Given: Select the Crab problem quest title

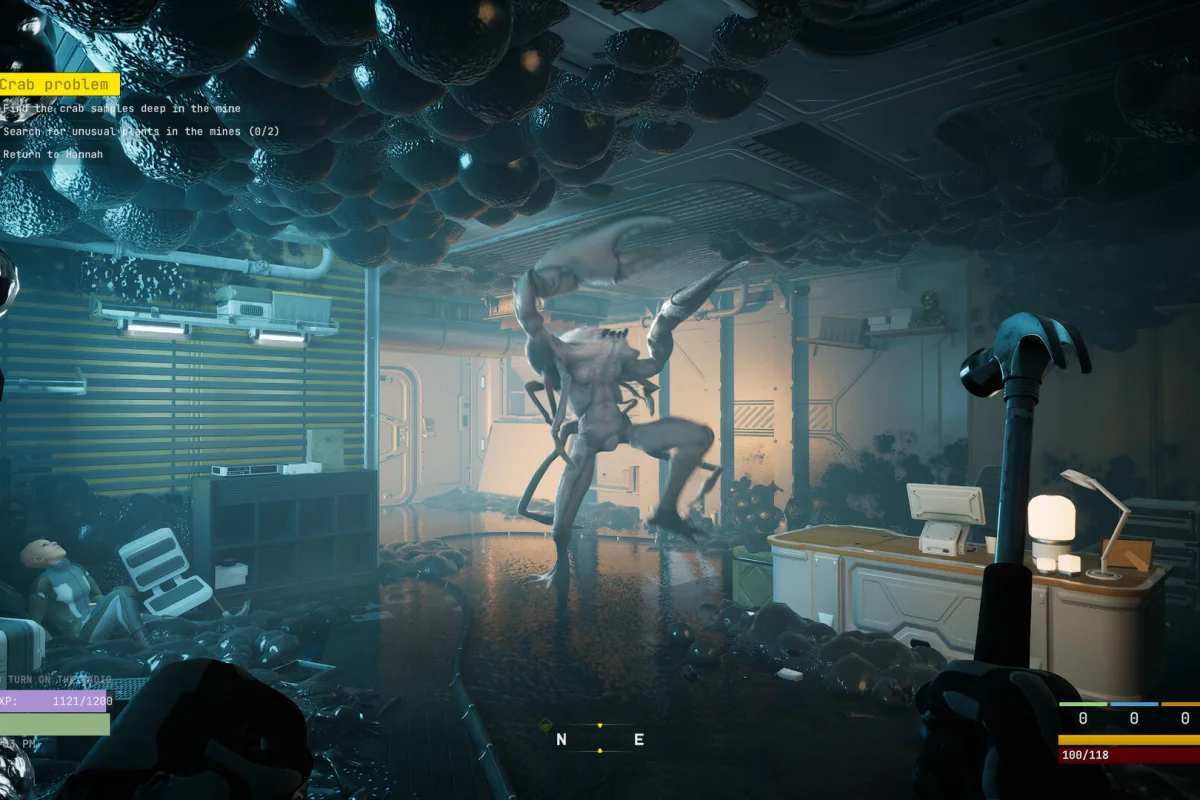Looking at the screenshot, I should tap(58, 85).
